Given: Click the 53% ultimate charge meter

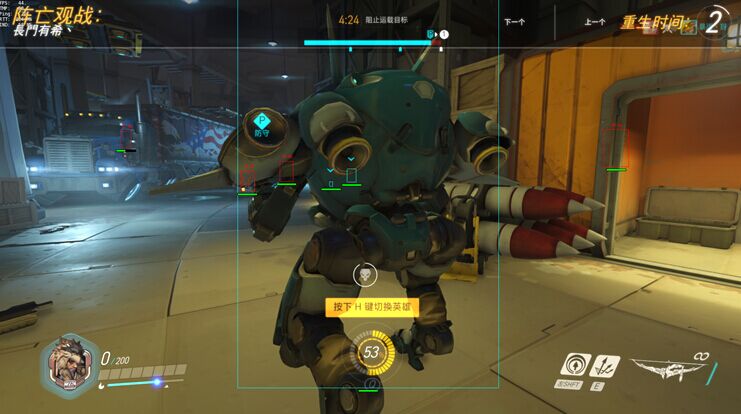Looking at the screenshot, I should click(x=371, y=353).
